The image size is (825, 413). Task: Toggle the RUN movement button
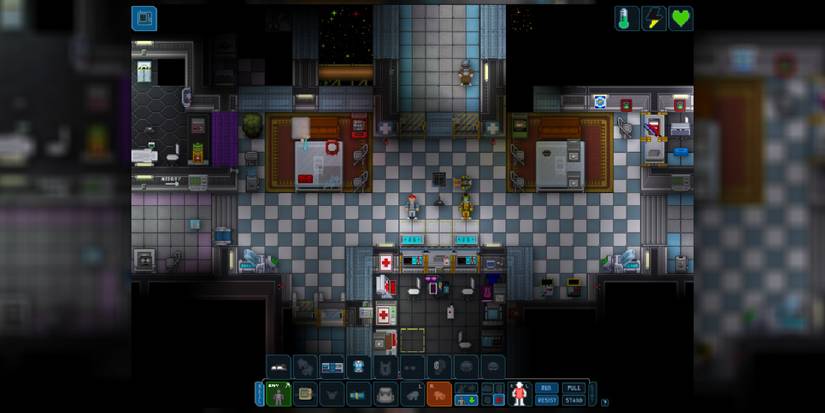(546, 387)
